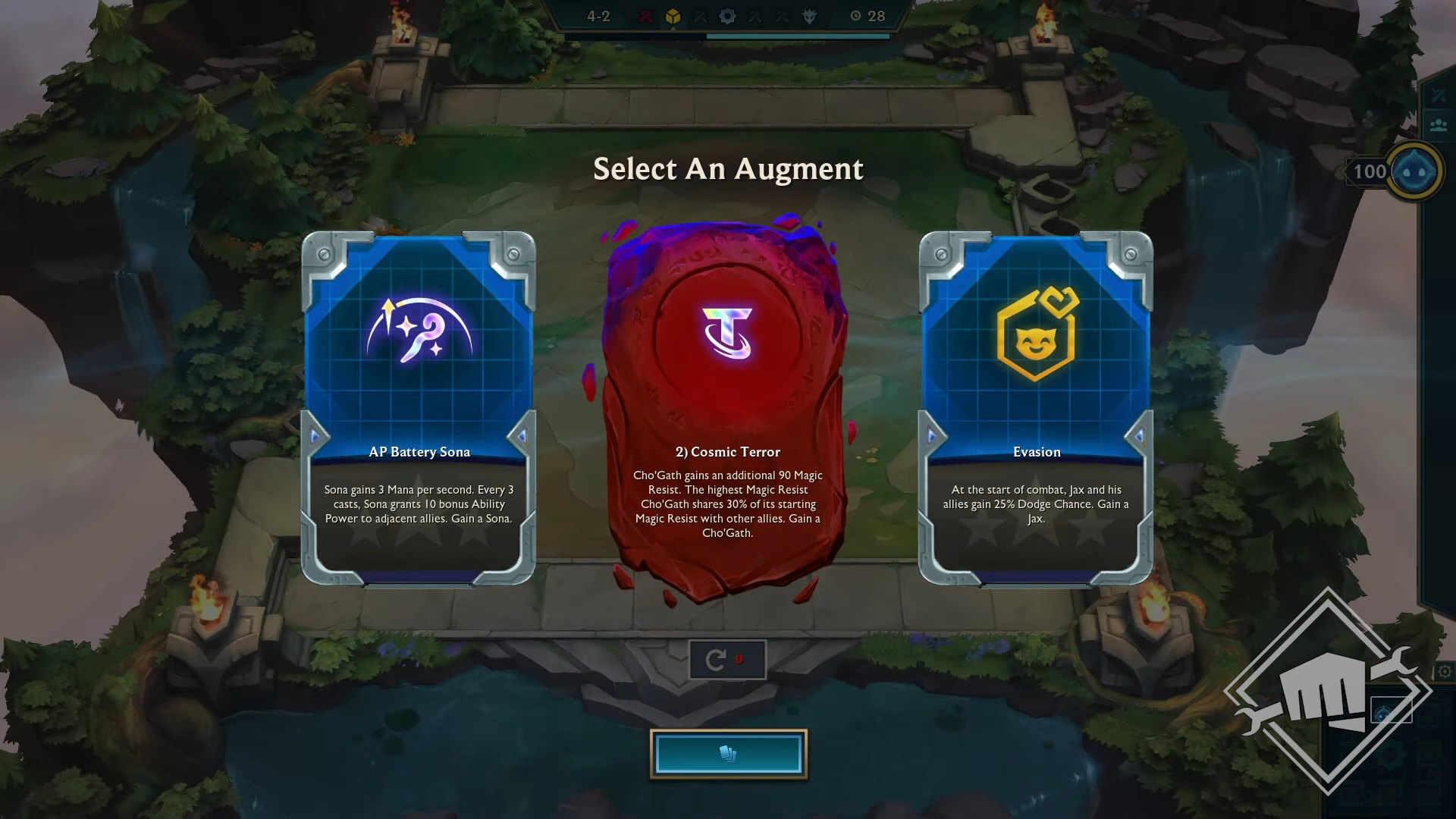Click the players standings icon on right sidebar
The width and height of the screenshot is (1456, 819).
click(1440, 124)
